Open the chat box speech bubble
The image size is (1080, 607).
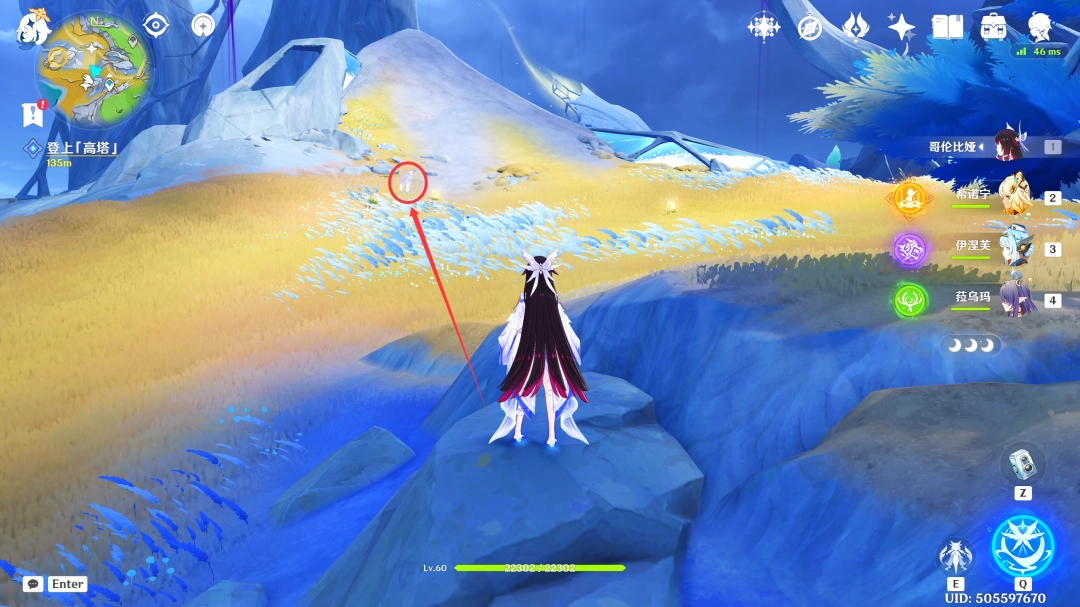(x=33, y=583)
